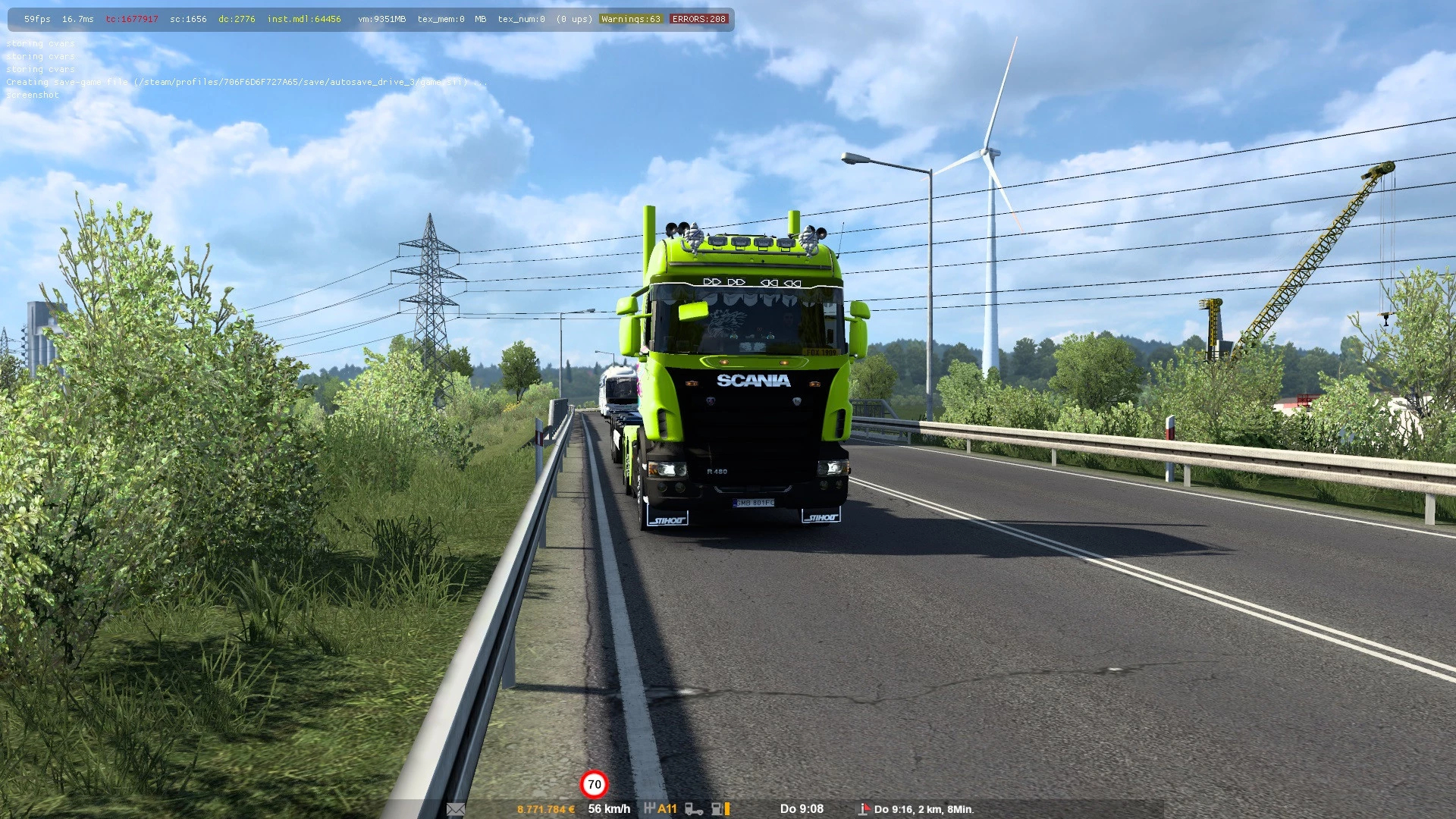Open the red ERRORS counter
The height and width of the screenshot is (819, 1456).
(x=698, y=19)
